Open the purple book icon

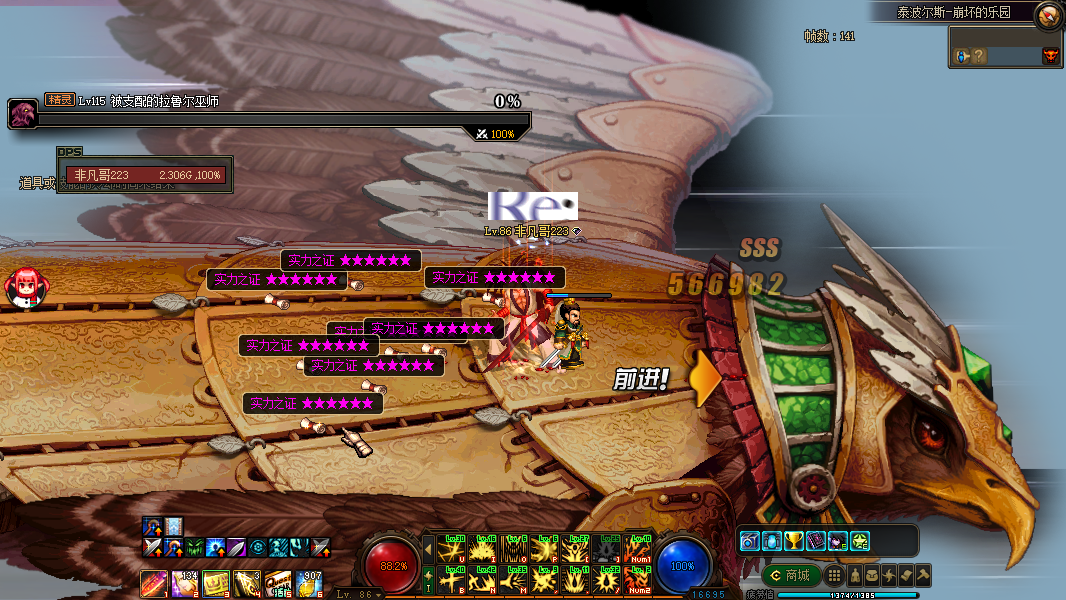[816, 541]
